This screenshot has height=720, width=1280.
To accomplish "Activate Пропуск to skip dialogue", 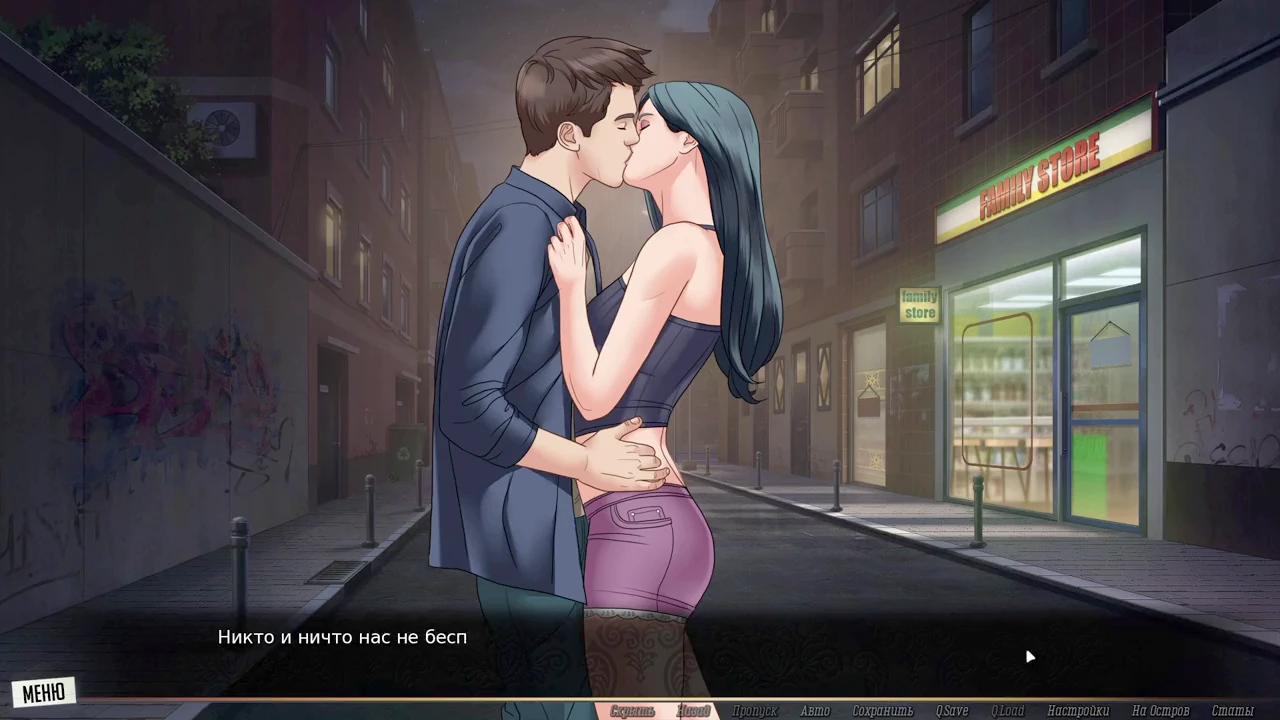I will click(754, 711).
